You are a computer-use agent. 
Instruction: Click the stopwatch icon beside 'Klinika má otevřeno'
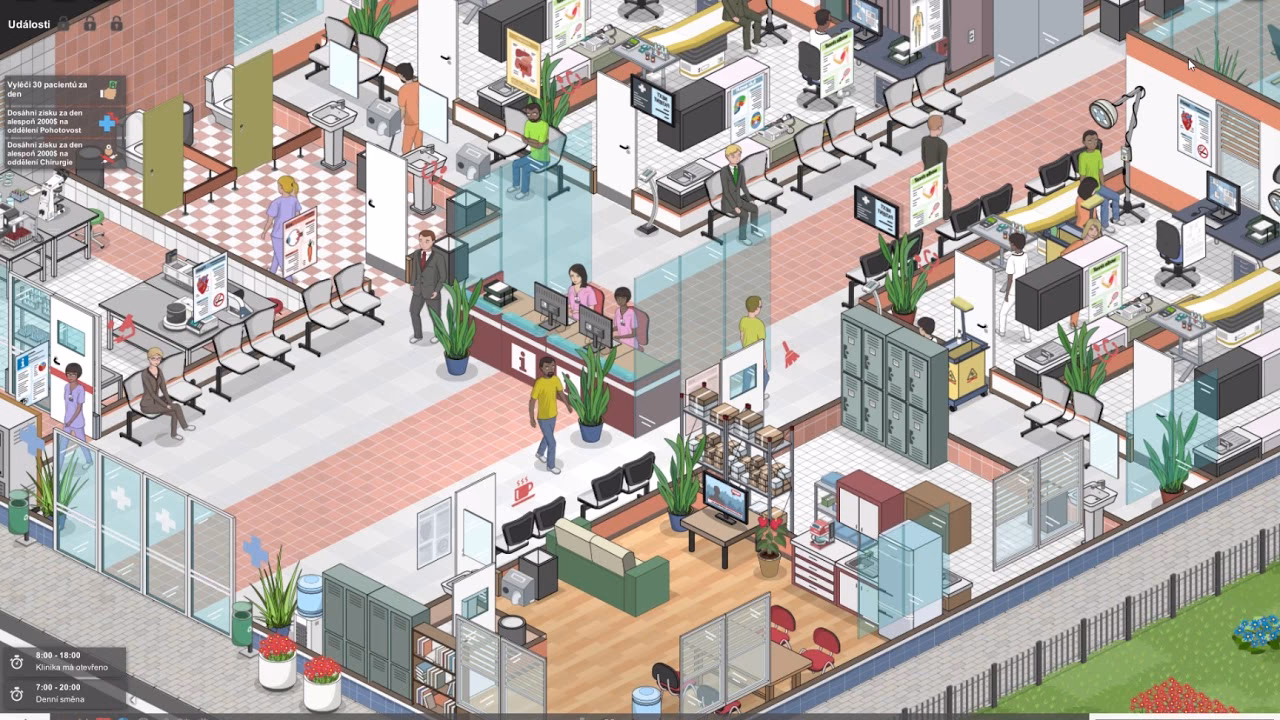click(16, 662)
